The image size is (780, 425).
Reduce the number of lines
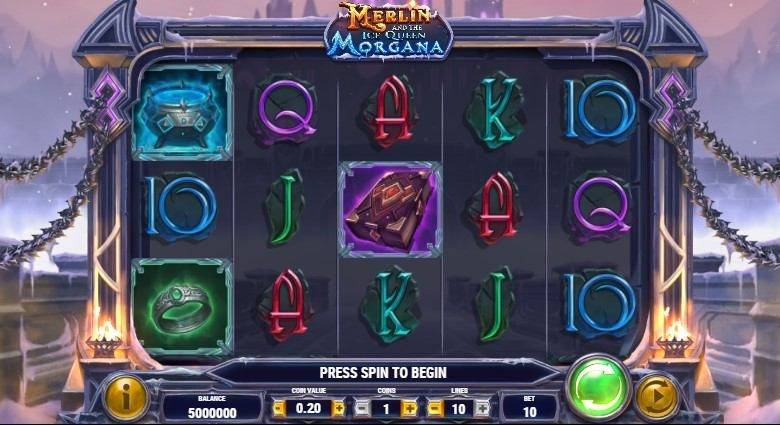tap(434, 408)
